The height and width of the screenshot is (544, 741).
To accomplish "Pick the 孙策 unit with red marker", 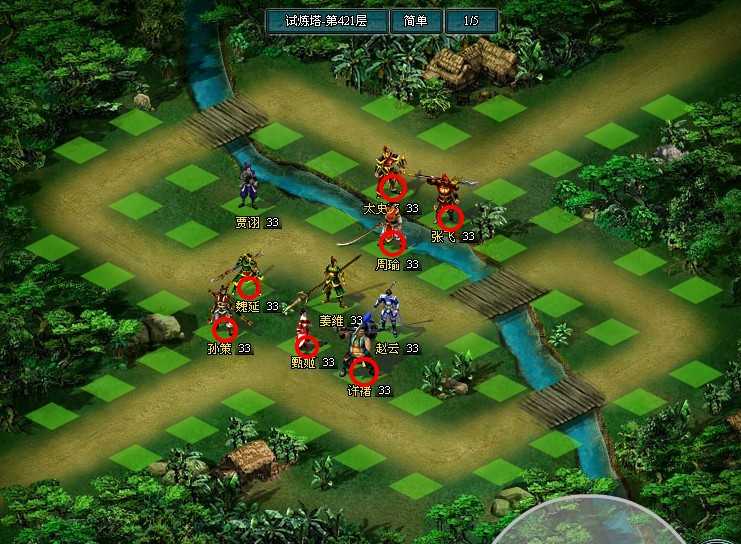I will (224, 328).
